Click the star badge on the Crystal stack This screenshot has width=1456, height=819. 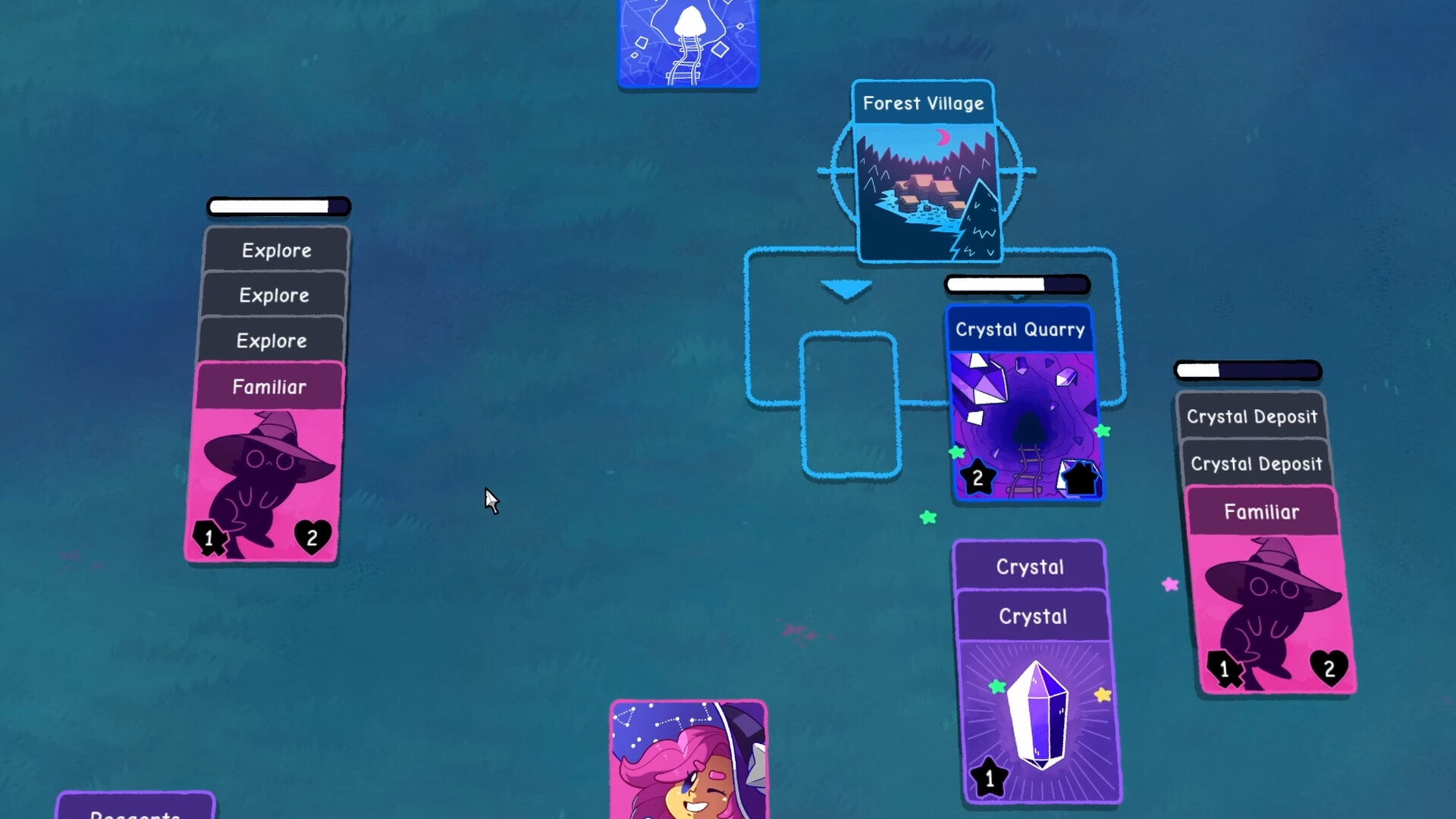990,775
